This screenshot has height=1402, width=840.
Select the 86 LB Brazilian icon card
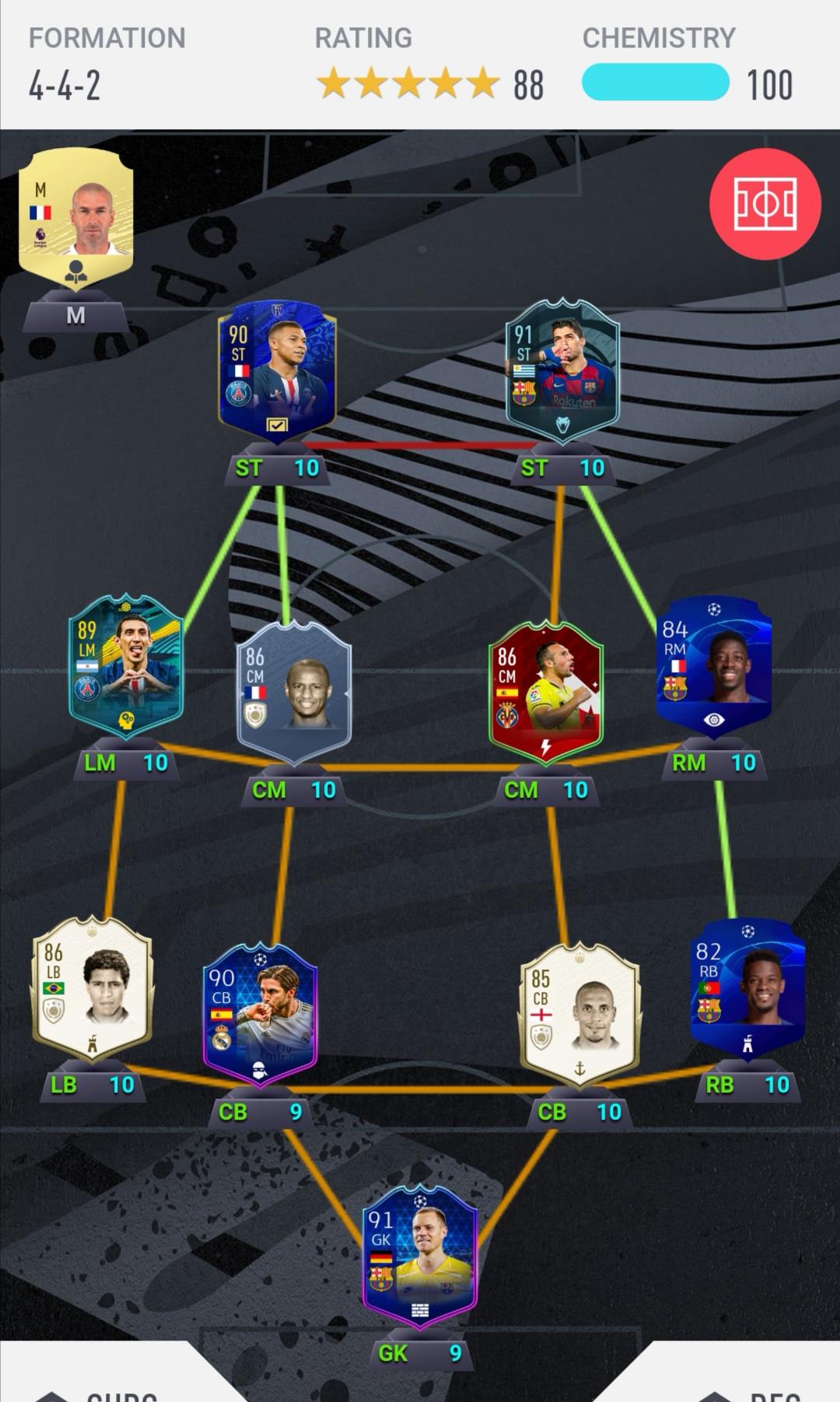(92, 987)
